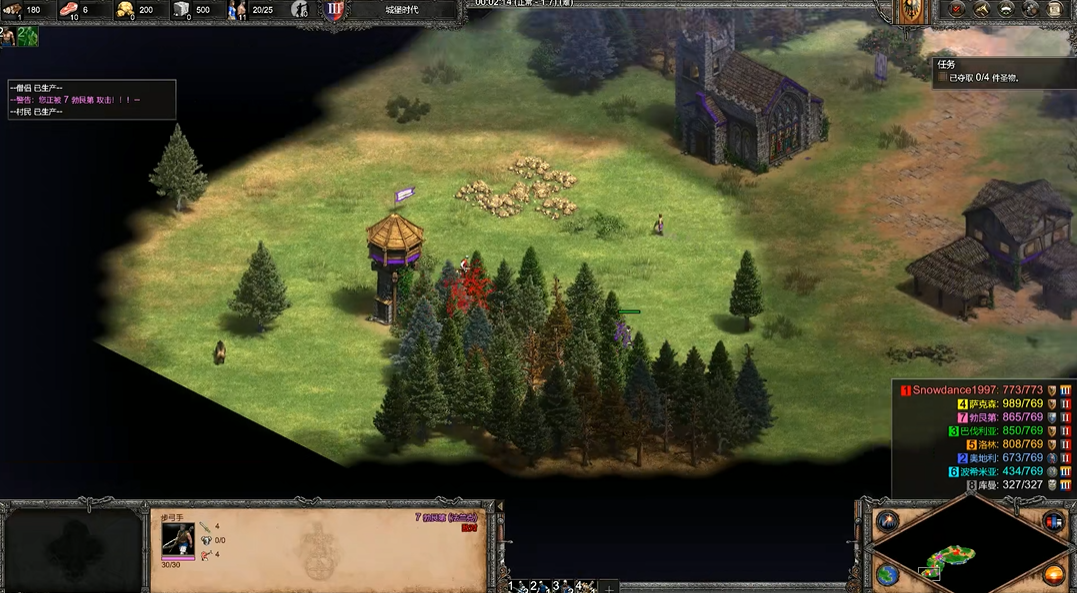Open the tech tree horn icon
The width and height of the screenshot is (1077, 593).
point(981,10)
